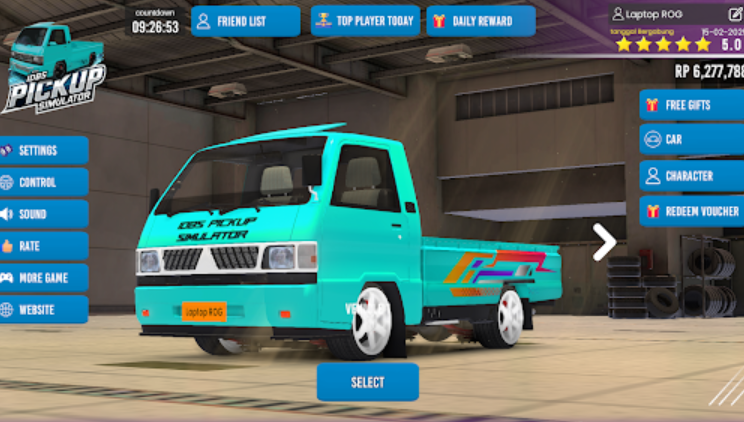The width and height of the screenshot is (744, 422).
Task: Select the current pickup truck
Action: pos(367,382)
